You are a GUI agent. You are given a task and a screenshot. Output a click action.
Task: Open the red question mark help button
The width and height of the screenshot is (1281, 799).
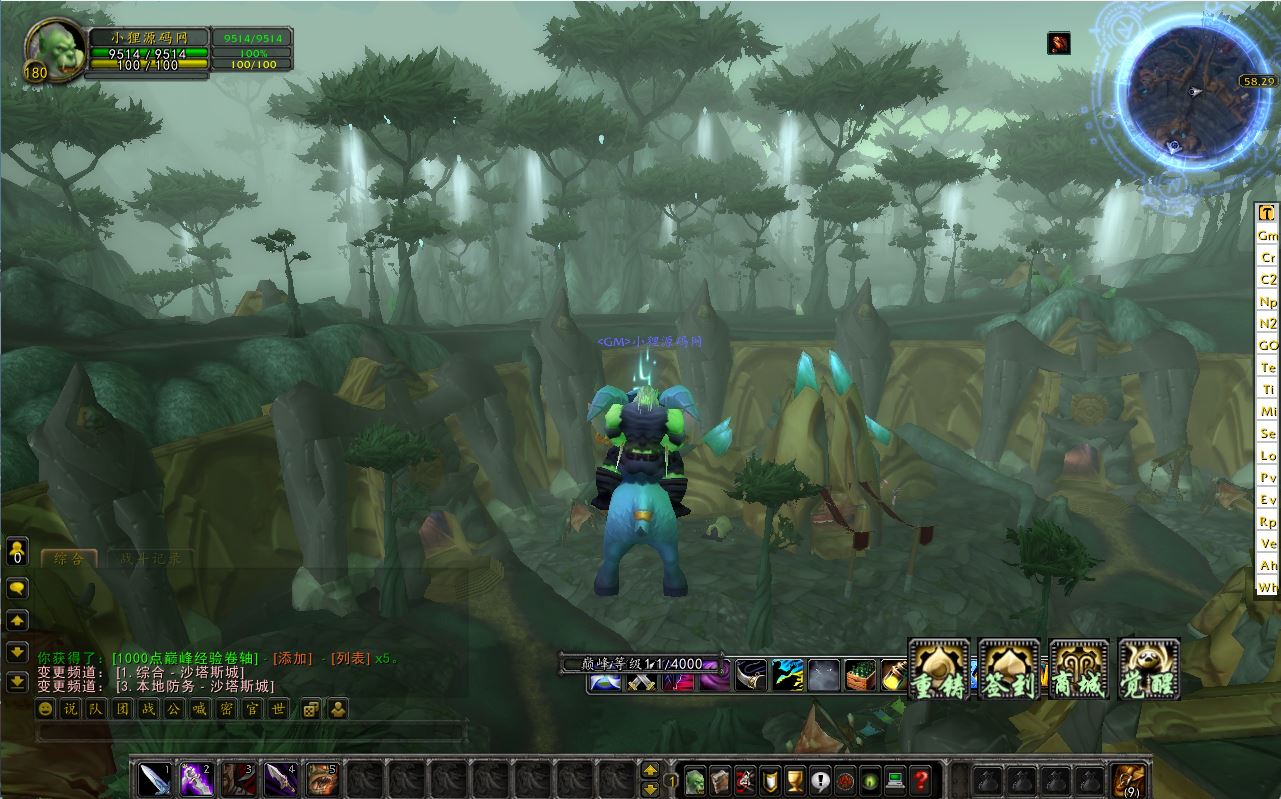(x=921, y=779)
